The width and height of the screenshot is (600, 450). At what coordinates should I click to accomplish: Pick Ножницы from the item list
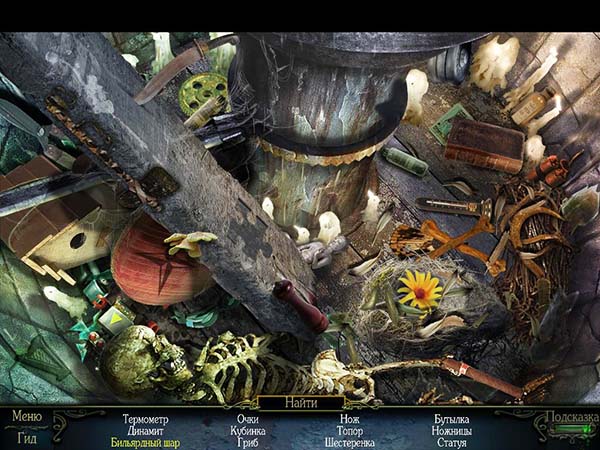pos(452,430)
